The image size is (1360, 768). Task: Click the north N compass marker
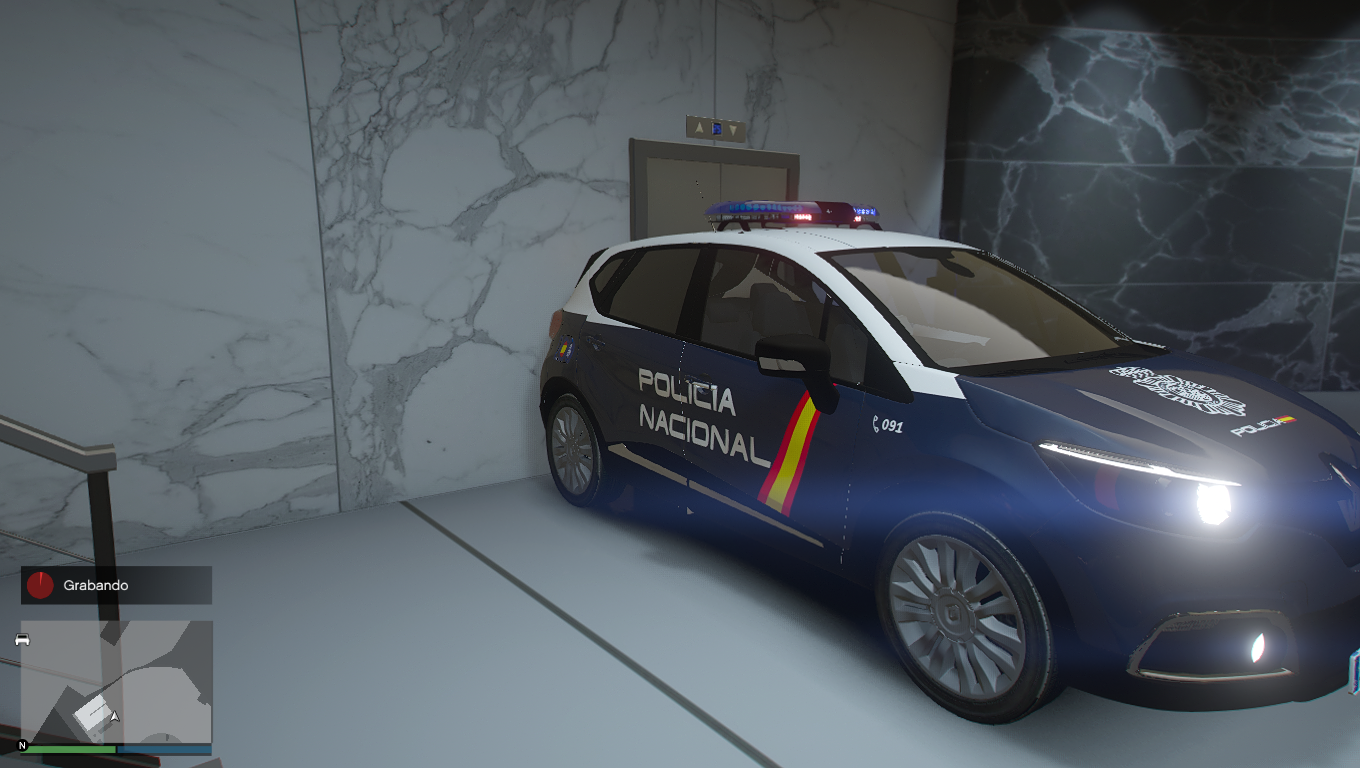[22, 746]
